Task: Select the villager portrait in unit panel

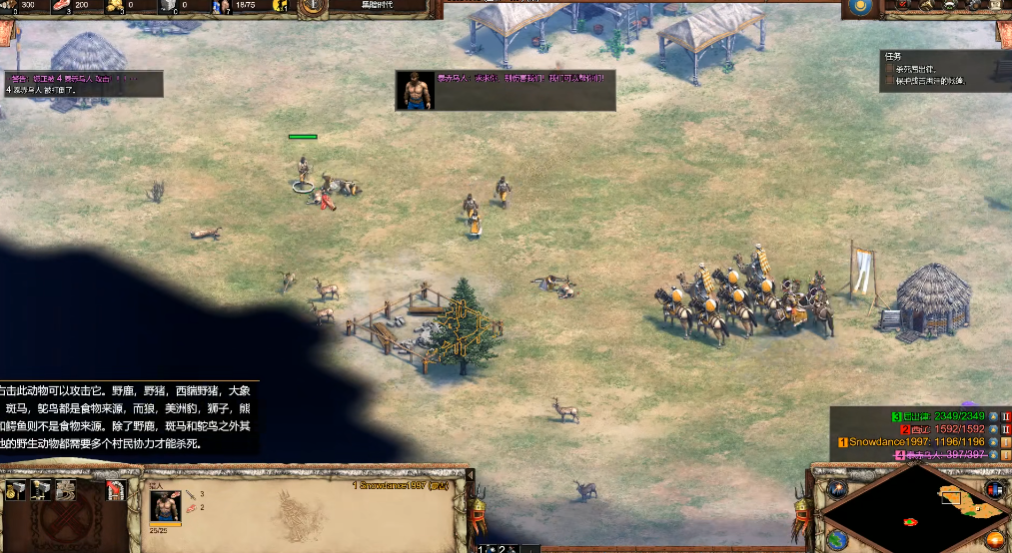Action: point(165,506)
